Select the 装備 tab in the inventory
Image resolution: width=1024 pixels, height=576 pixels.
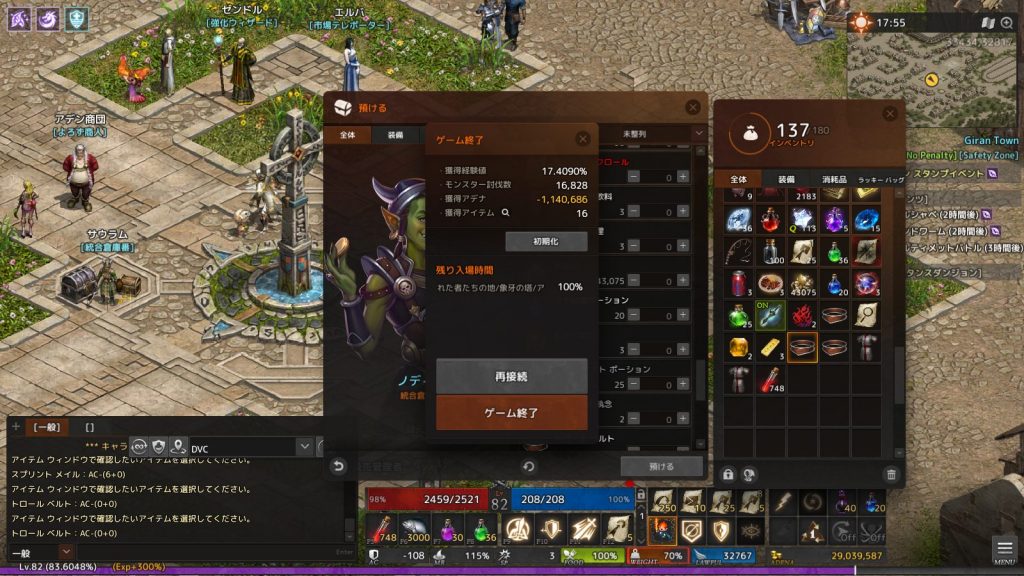786,179
